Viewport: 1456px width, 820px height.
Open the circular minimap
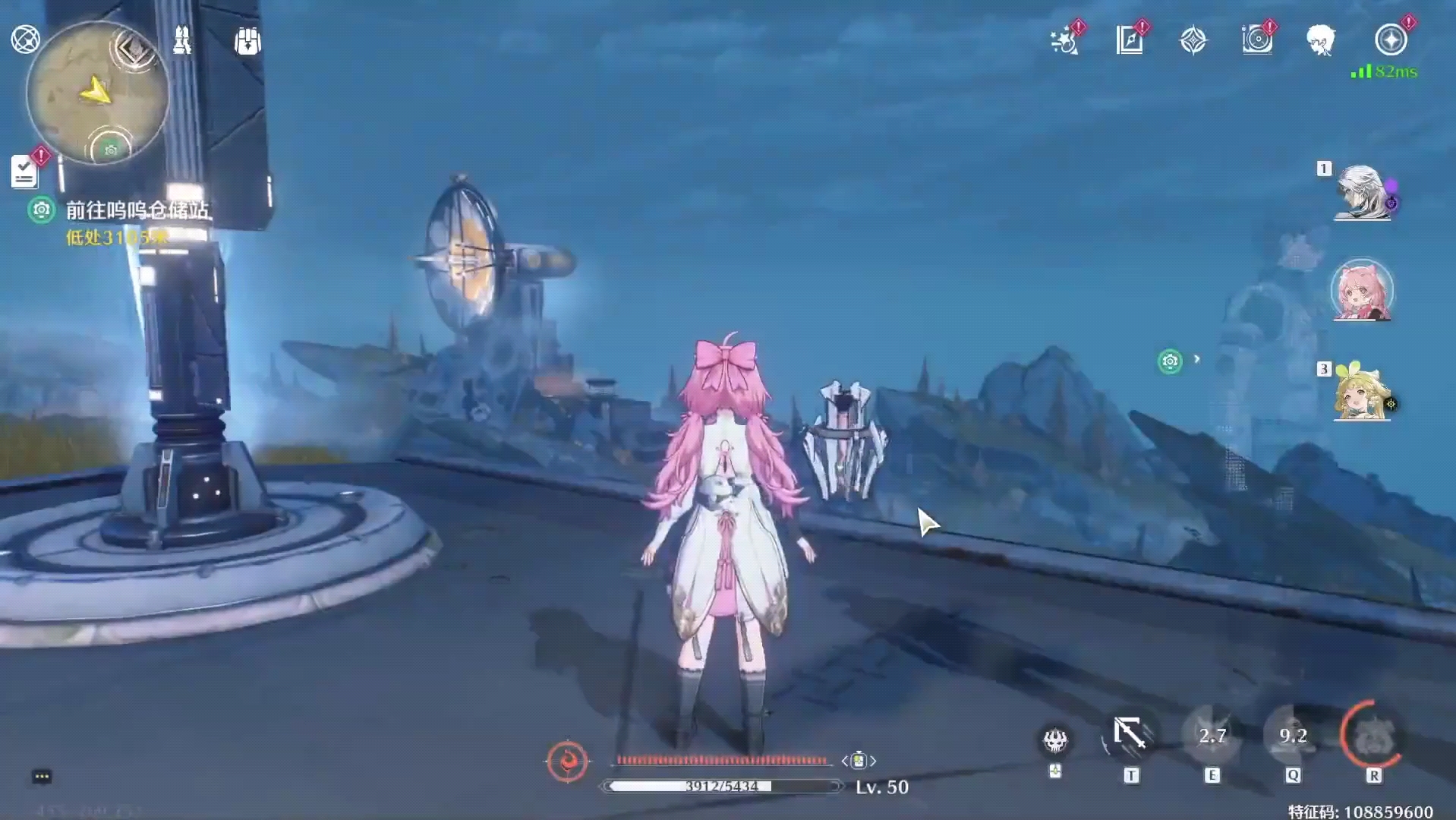pyautogui.click(x=97, y=93)
